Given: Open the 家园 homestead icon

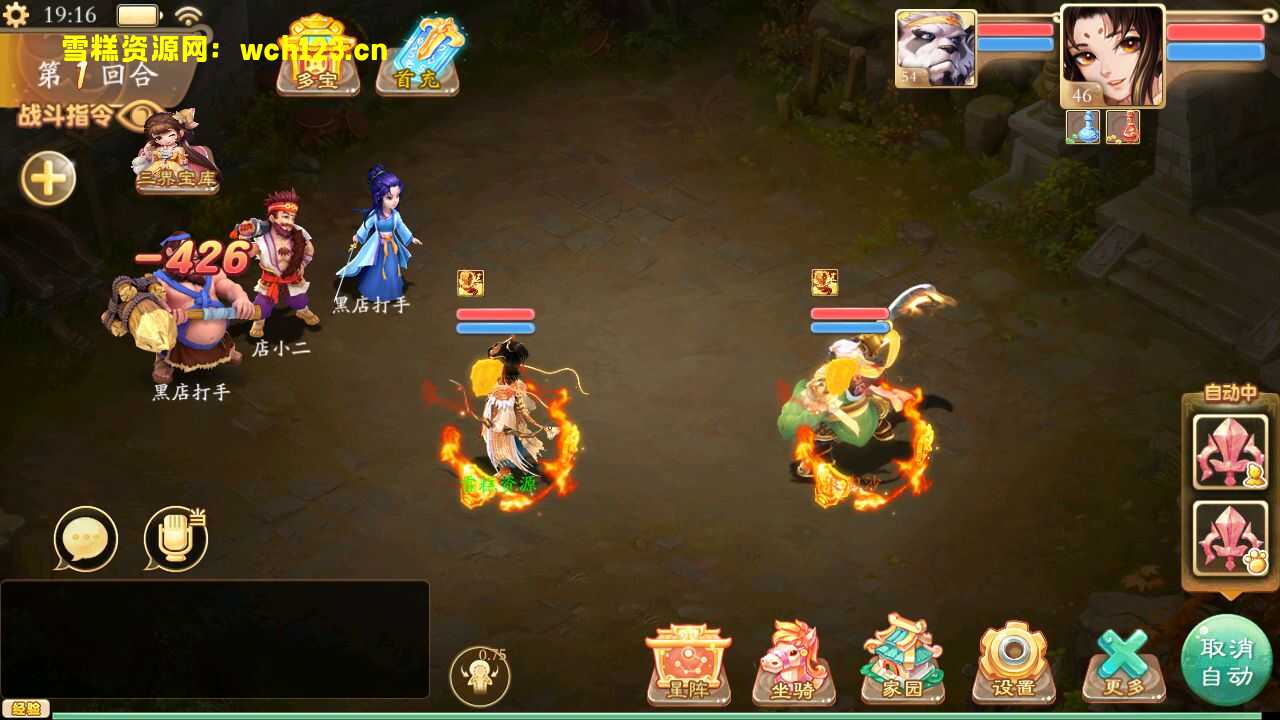Looking at the screenshot, I should pyautogui.click(x=903, y=660).
